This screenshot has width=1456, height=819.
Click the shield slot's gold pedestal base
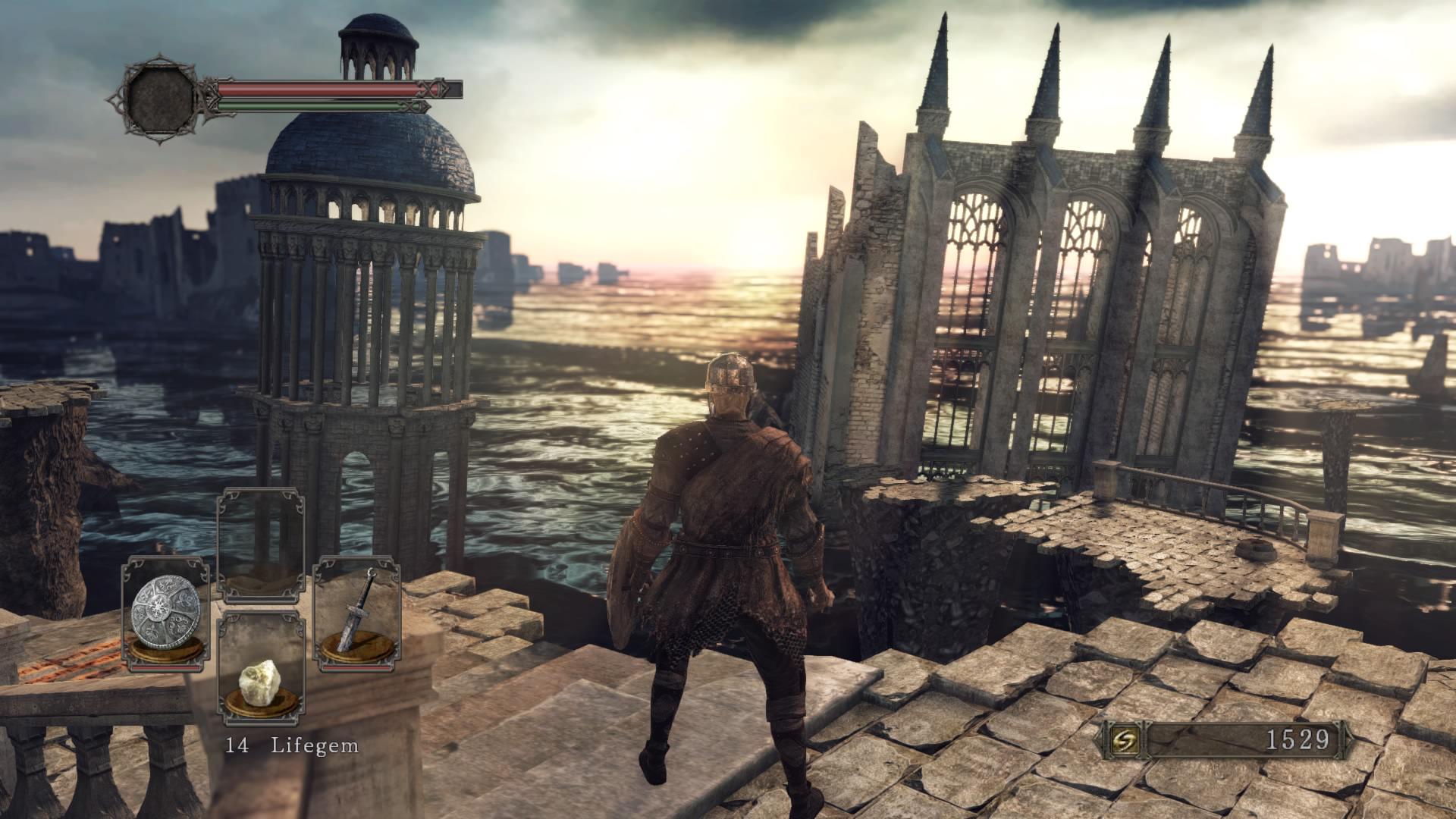click(165, 651)
